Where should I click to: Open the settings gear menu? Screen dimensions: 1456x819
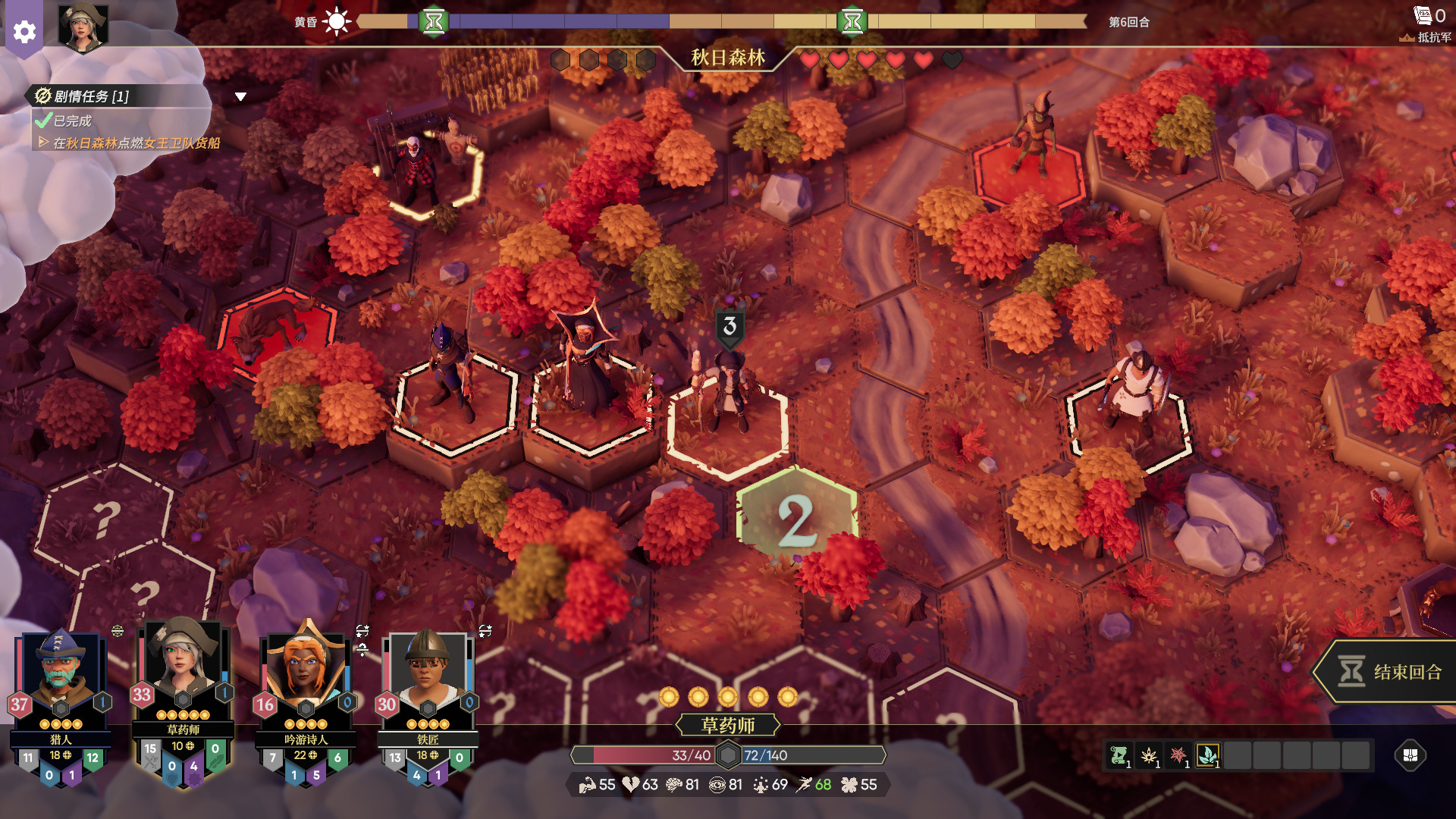coord(24,31)
